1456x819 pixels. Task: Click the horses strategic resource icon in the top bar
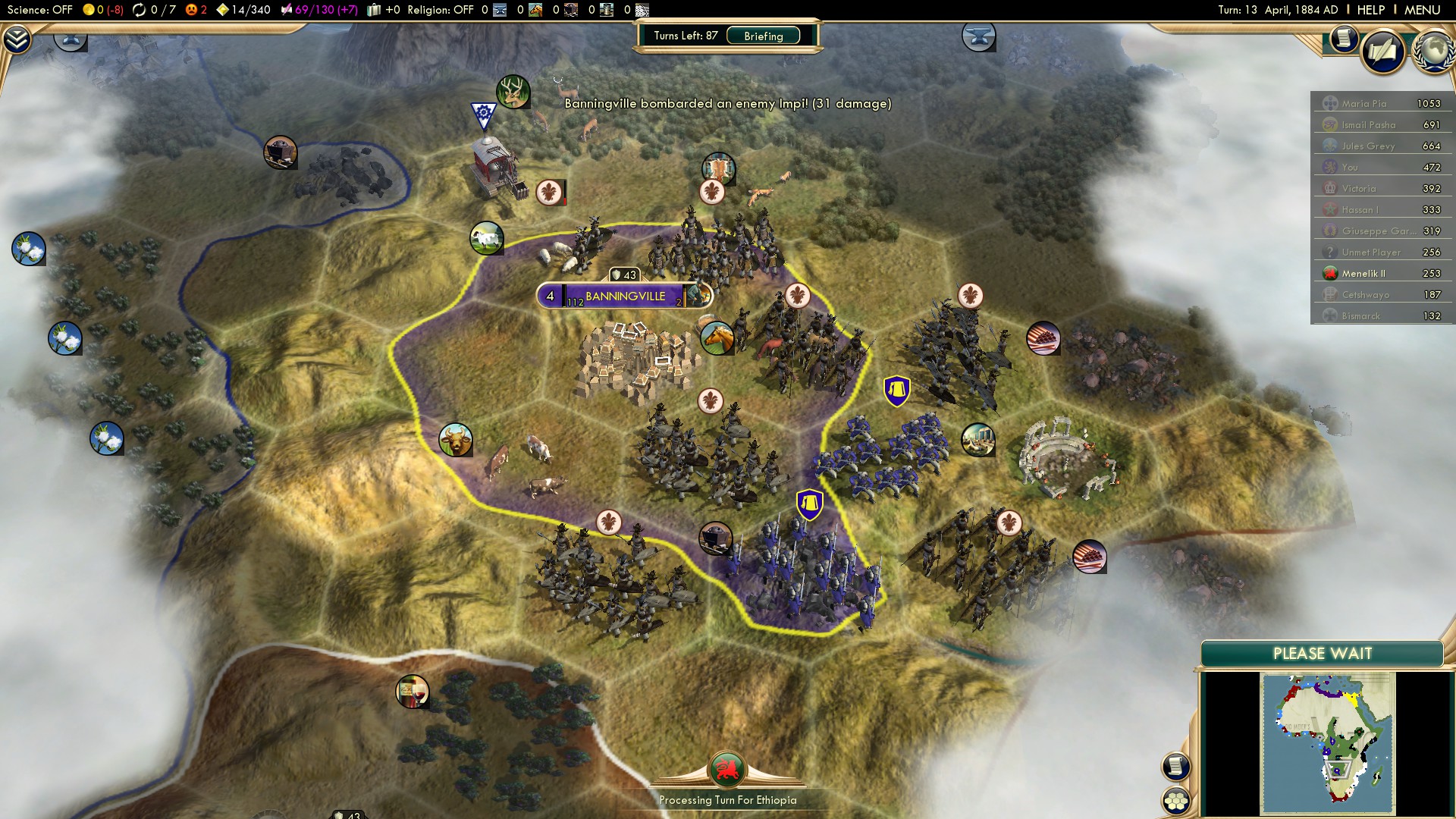coord(536,10)
